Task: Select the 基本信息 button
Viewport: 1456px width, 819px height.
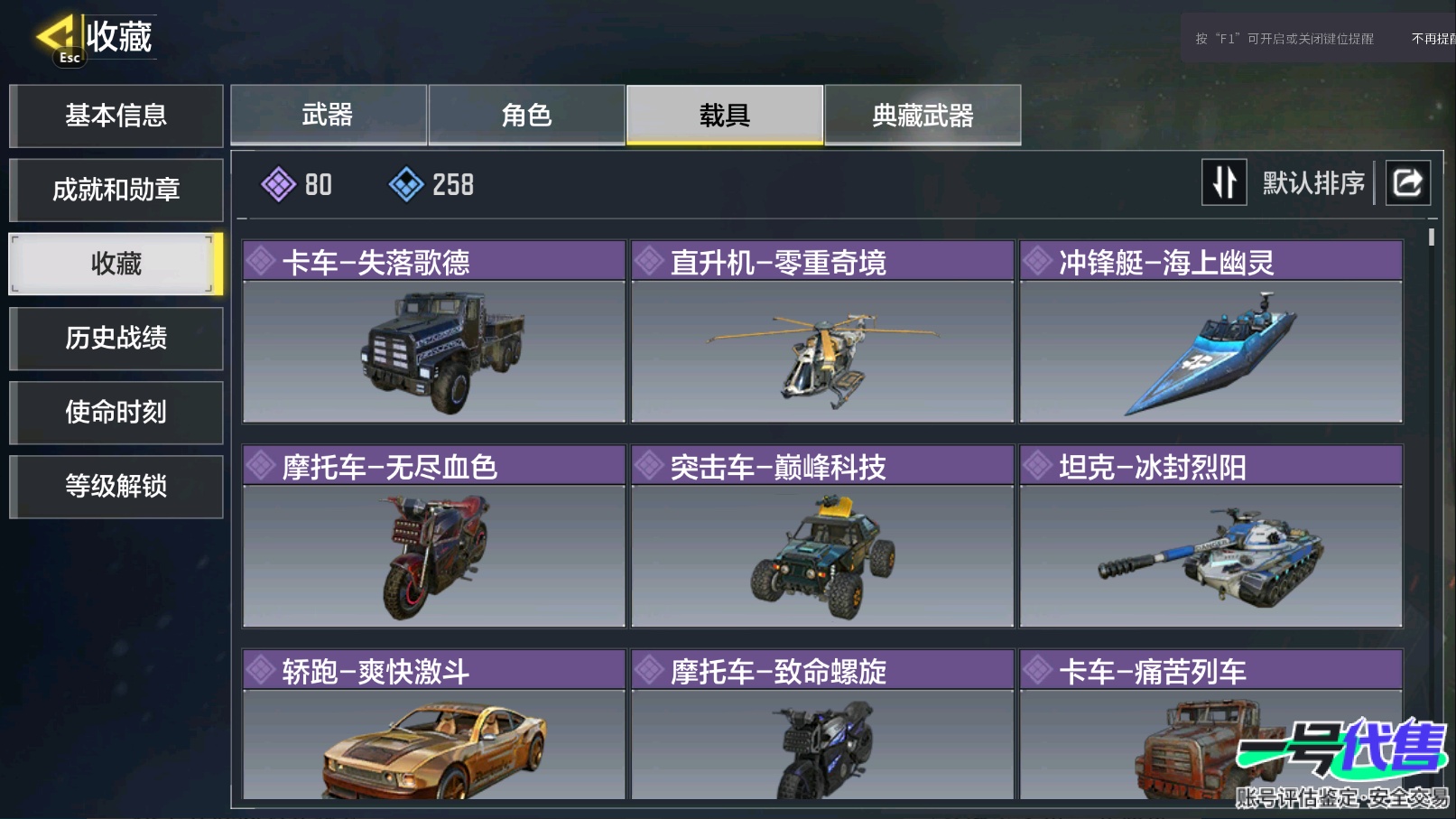Action: click(116, 116)
